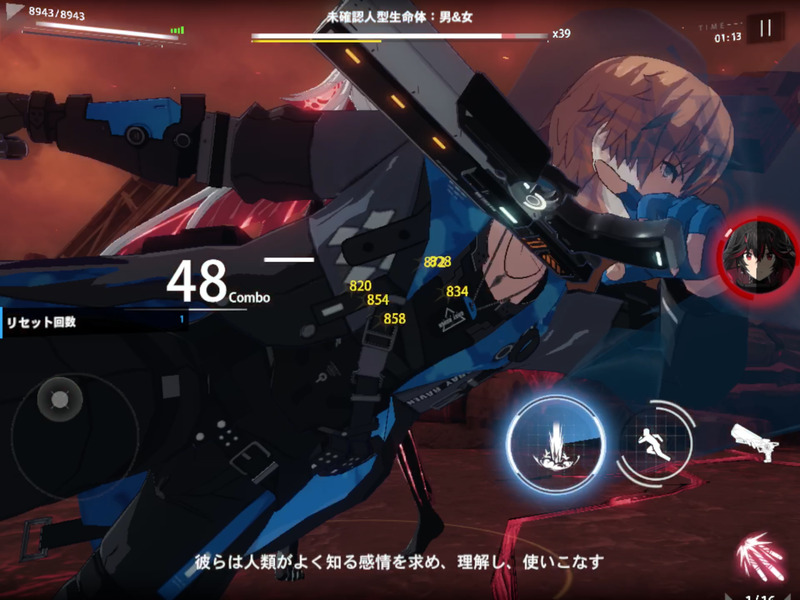Image resolution: width=800 pixels, height=600 pixels.
Task: Fire the gun weapon icon
Action: [754, 440]
